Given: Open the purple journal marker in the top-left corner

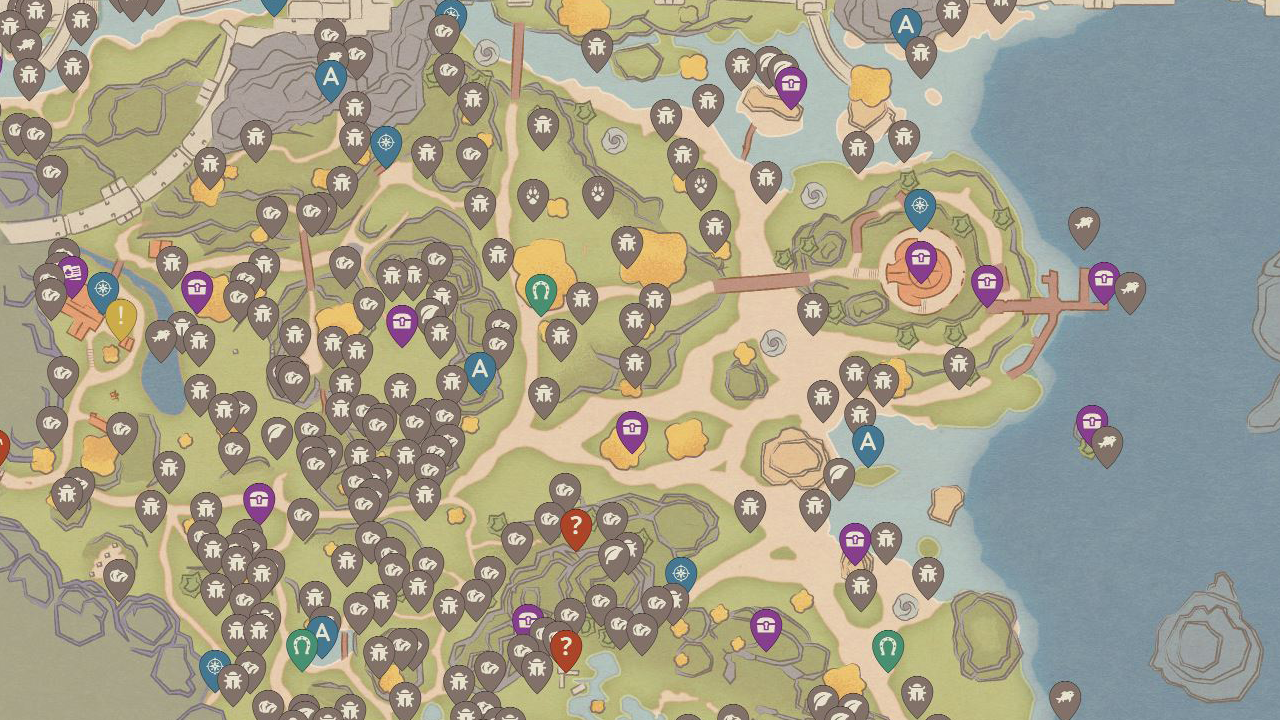Looking at the screenshot, I should [x=71, y=272].
